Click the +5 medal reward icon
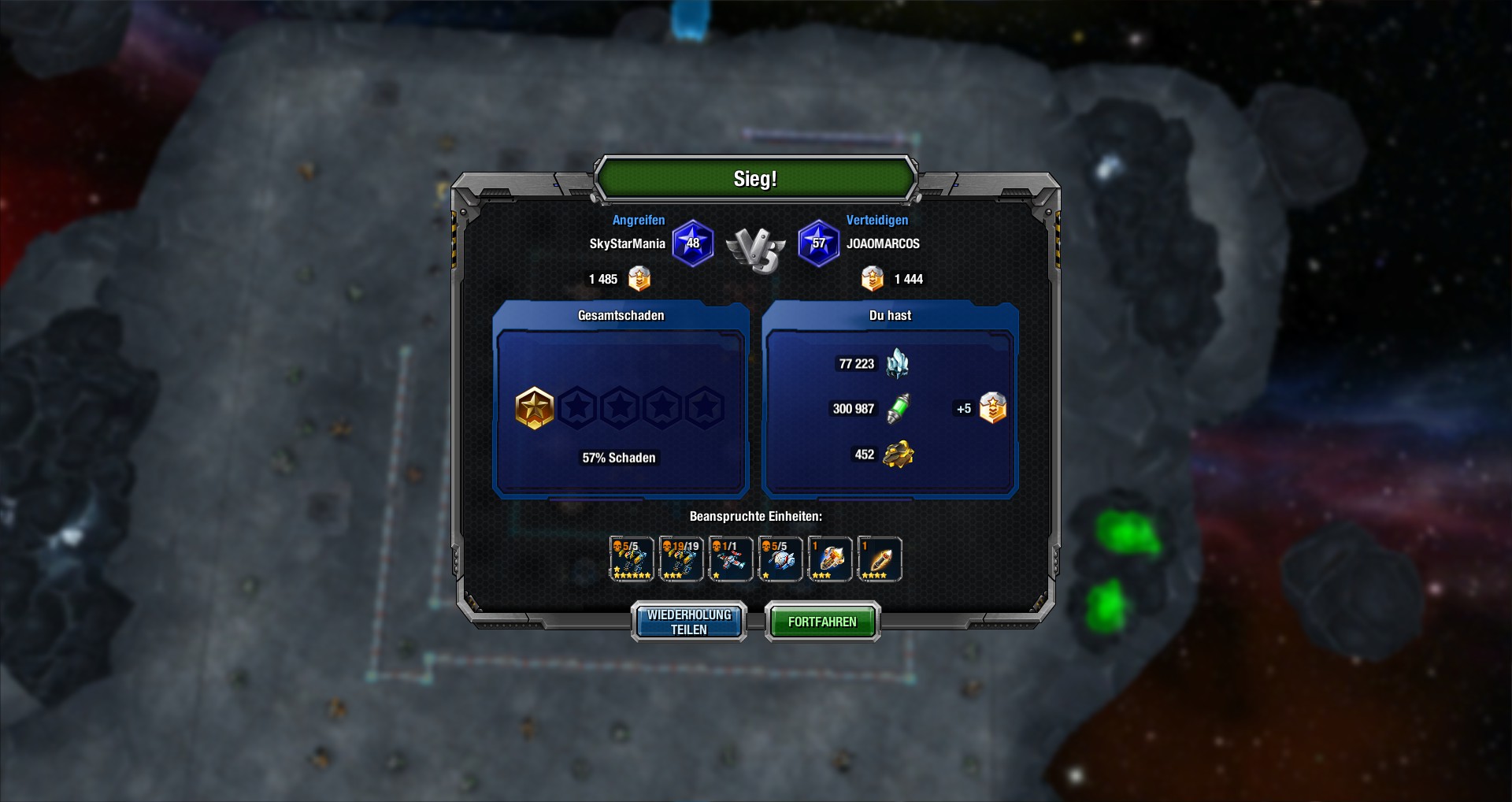 (992, 408)
